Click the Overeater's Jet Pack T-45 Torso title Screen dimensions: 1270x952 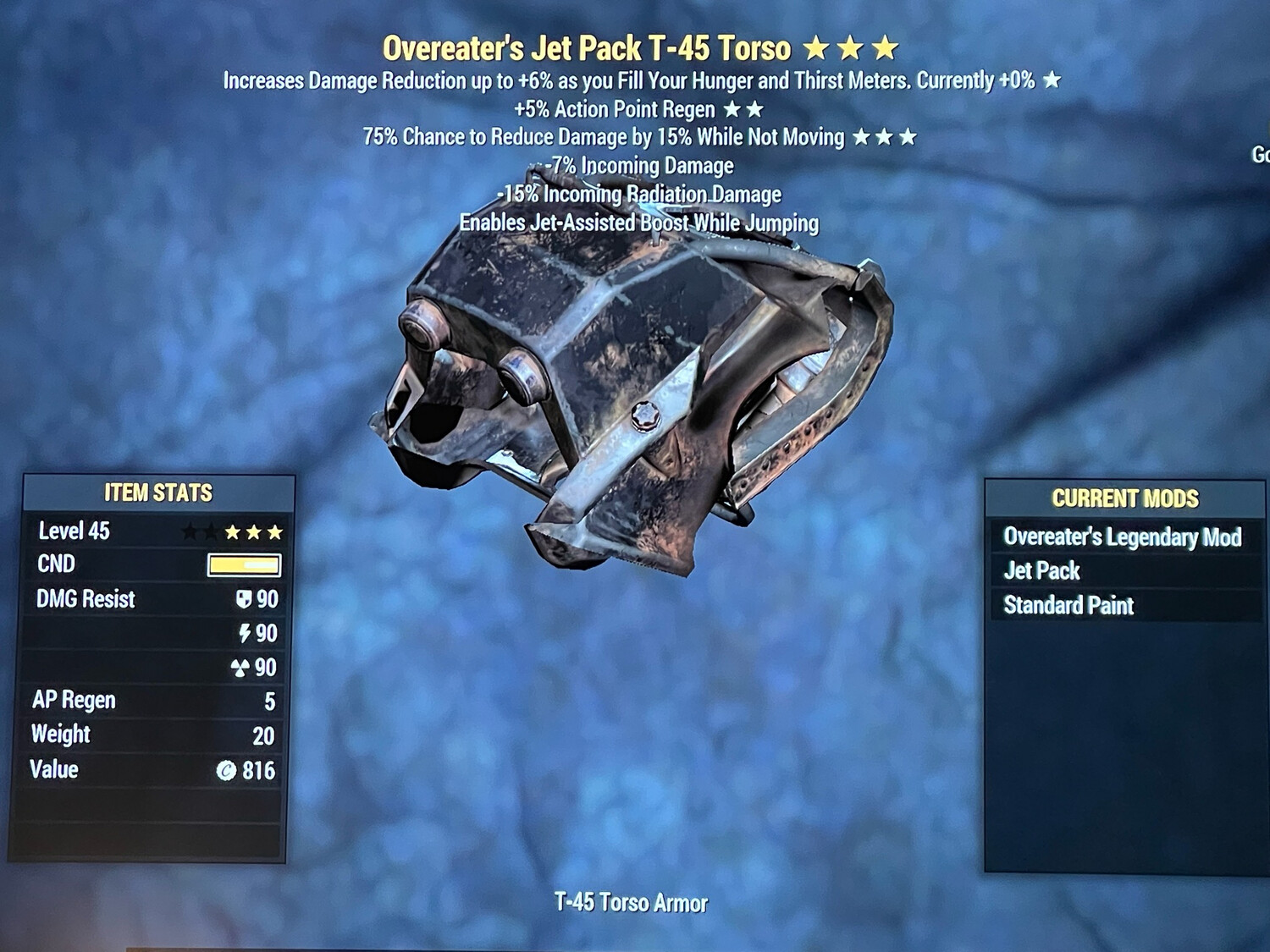(587, 48)
